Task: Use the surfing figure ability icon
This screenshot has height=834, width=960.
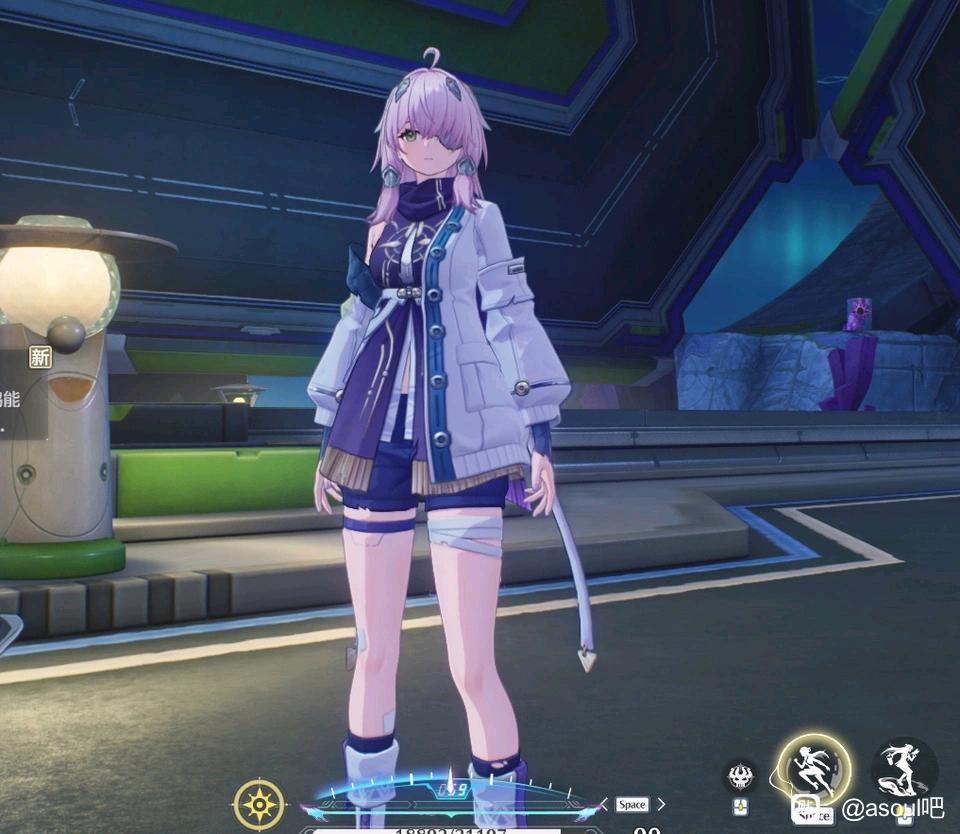Action: tap(904, 768)
